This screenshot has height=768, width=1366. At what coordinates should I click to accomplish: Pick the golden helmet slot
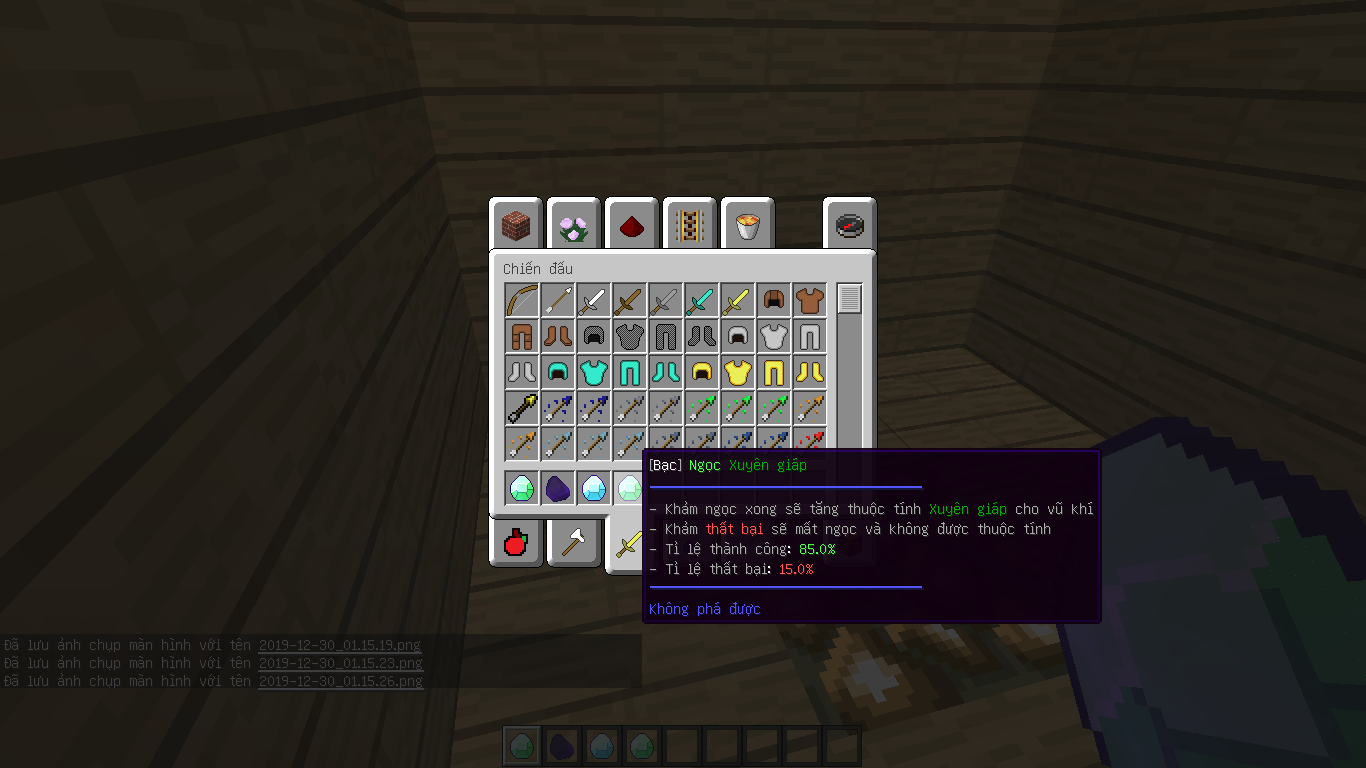tap(701, 371)
